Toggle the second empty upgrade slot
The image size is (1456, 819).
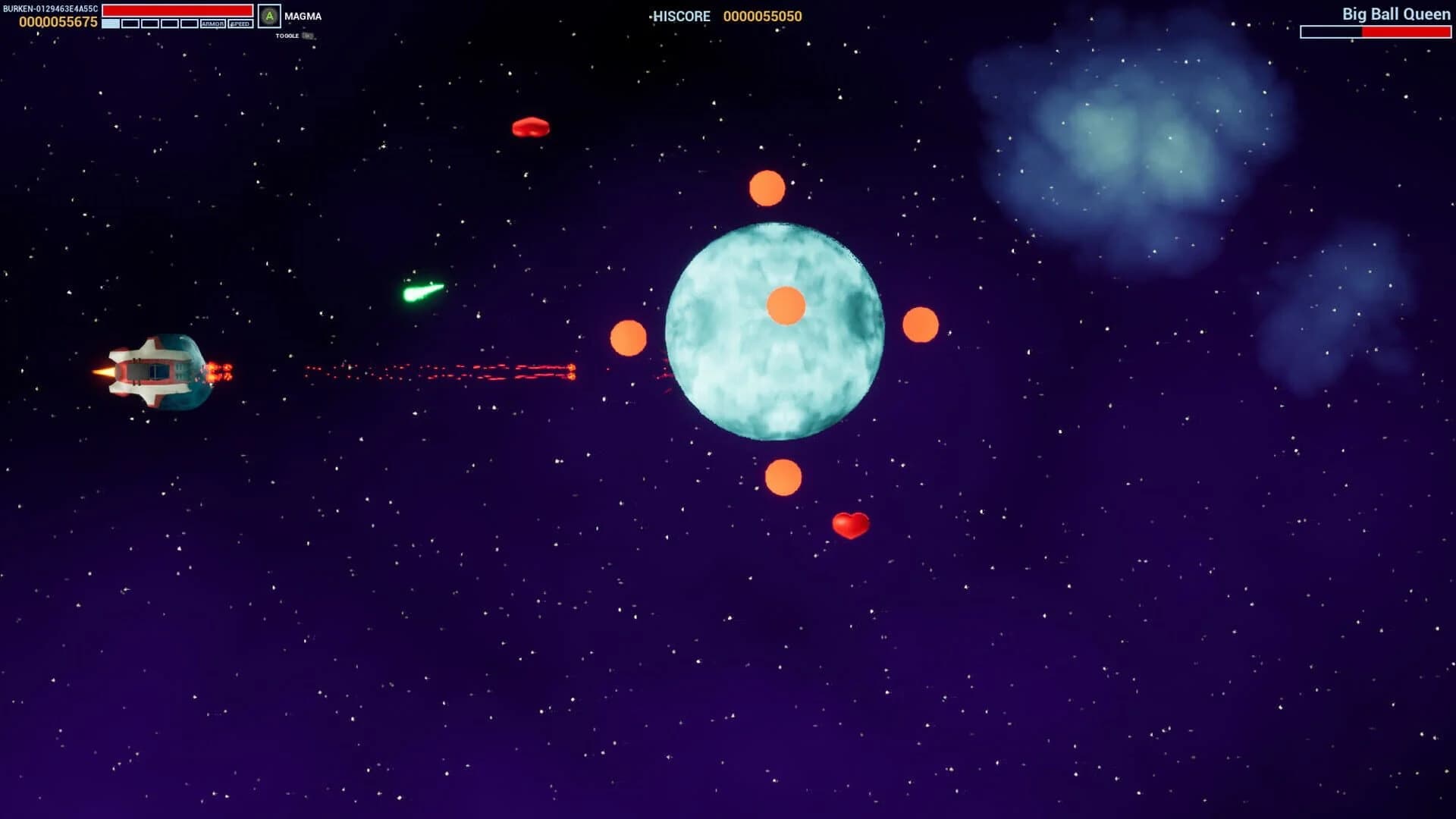pos(130,24)
